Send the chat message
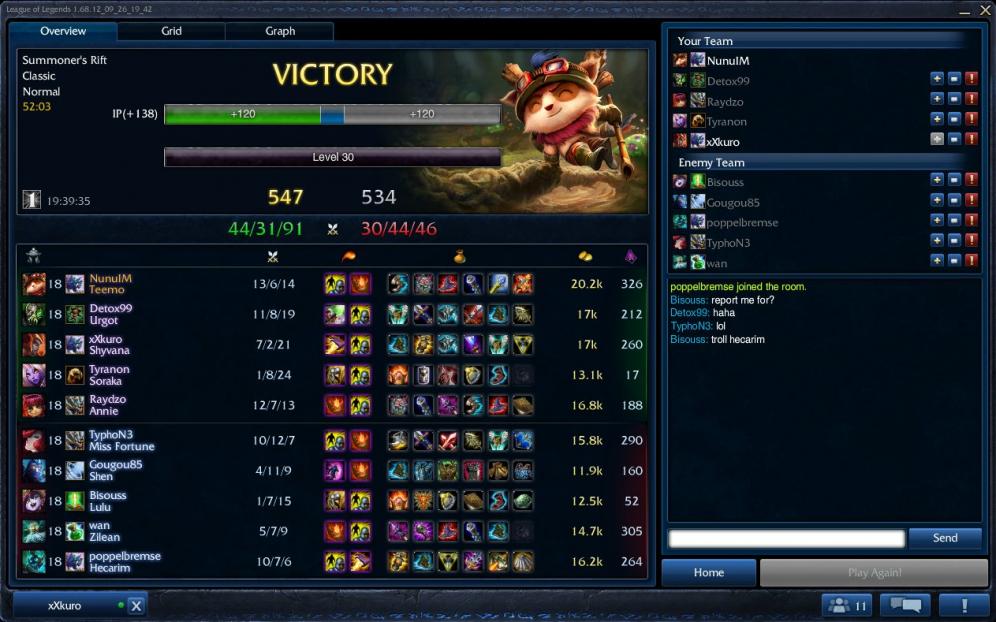Viewport: 996px width, 622px height. click(945, 538)
